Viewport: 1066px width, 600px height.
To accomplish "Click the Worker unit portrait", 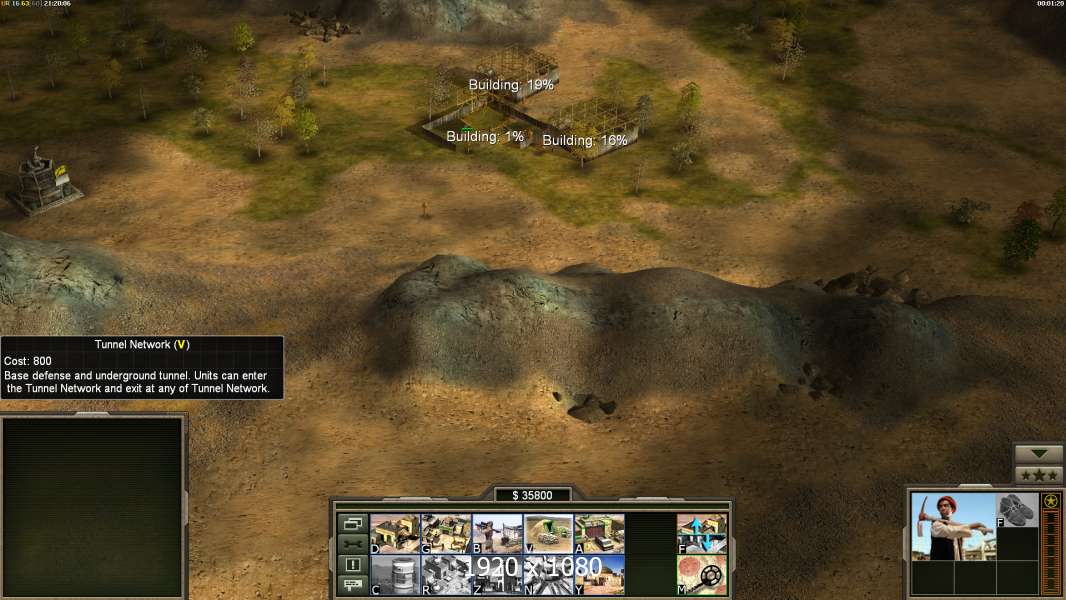I will point(953,527).
